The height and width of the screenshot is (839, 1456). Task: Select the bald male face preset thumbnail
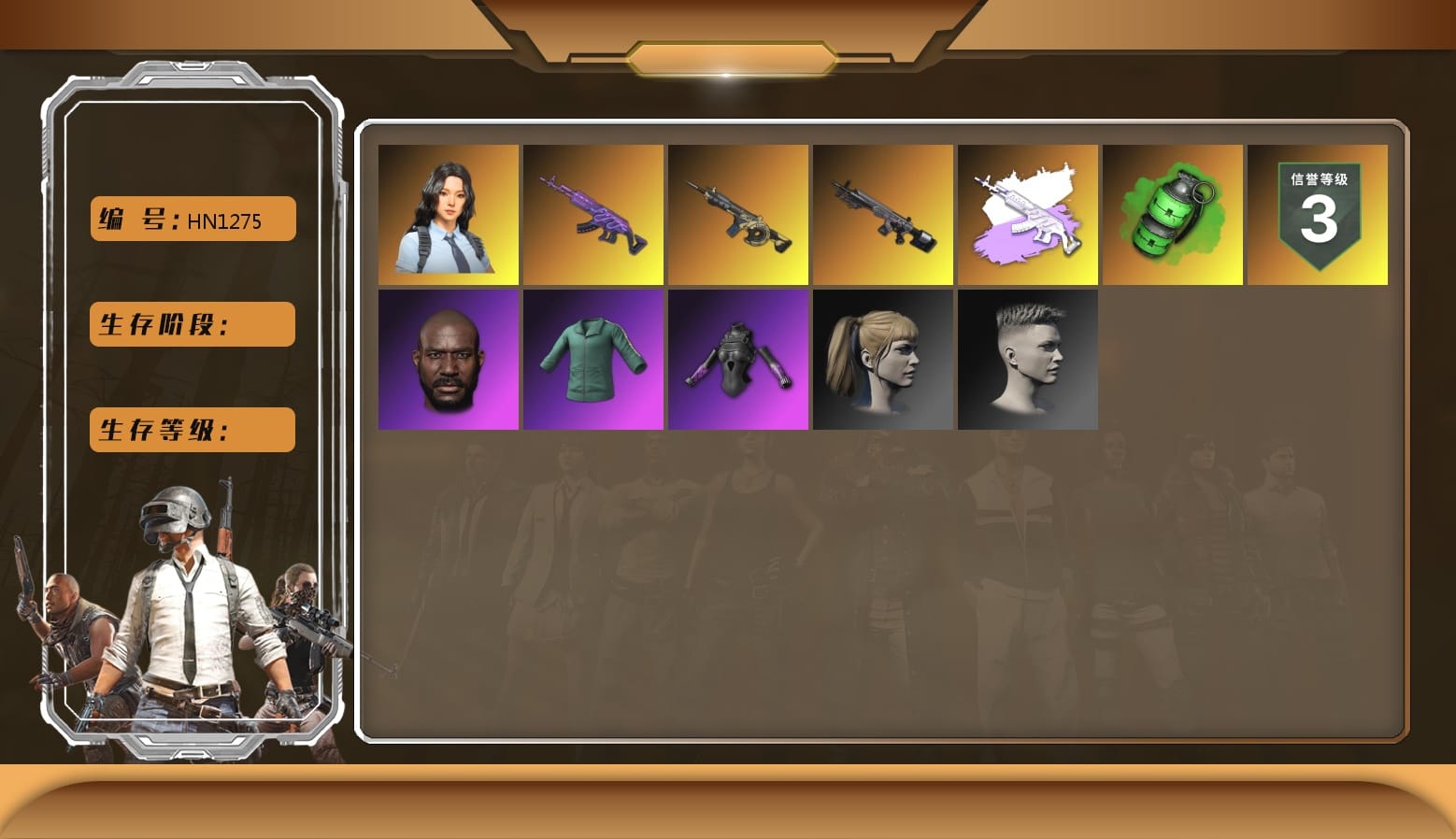(448, 358)
